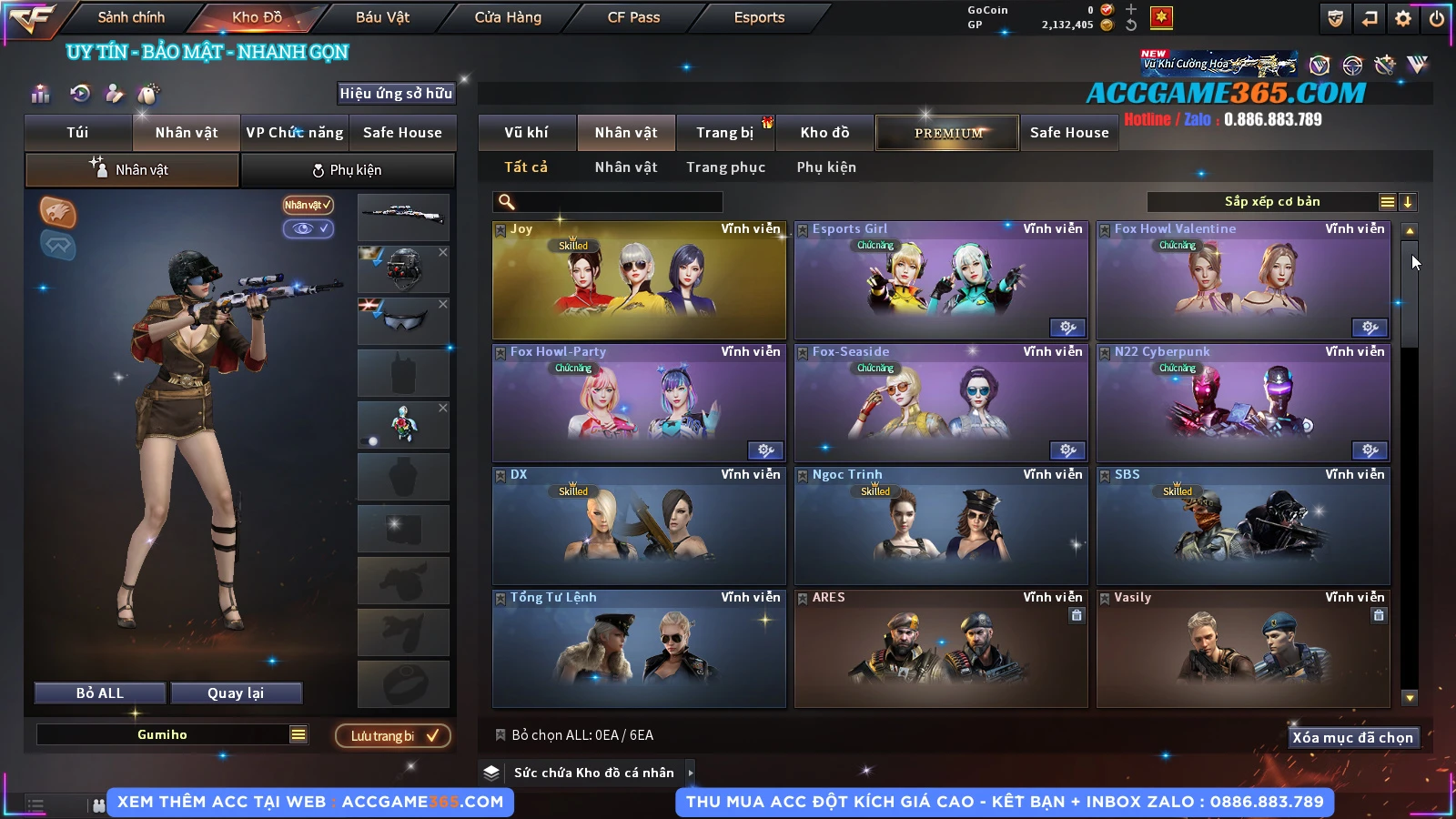
Task: Click the Quay lại button
Action: click(x=236, y=693)
